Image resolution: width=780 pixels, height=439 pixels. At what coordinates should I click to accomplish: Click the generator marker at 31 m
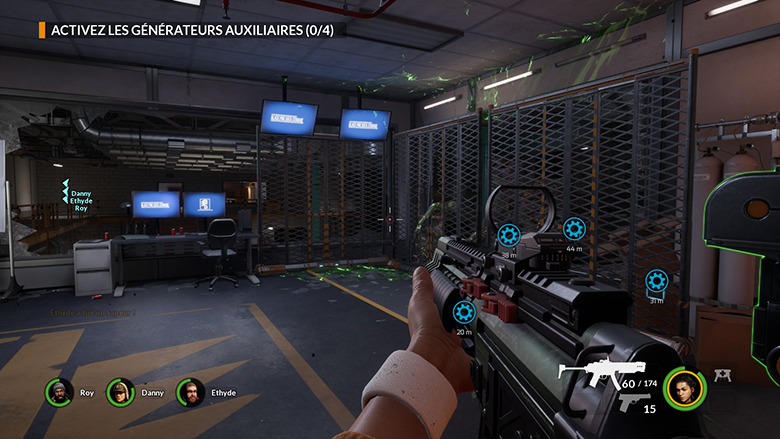[656, 280]
